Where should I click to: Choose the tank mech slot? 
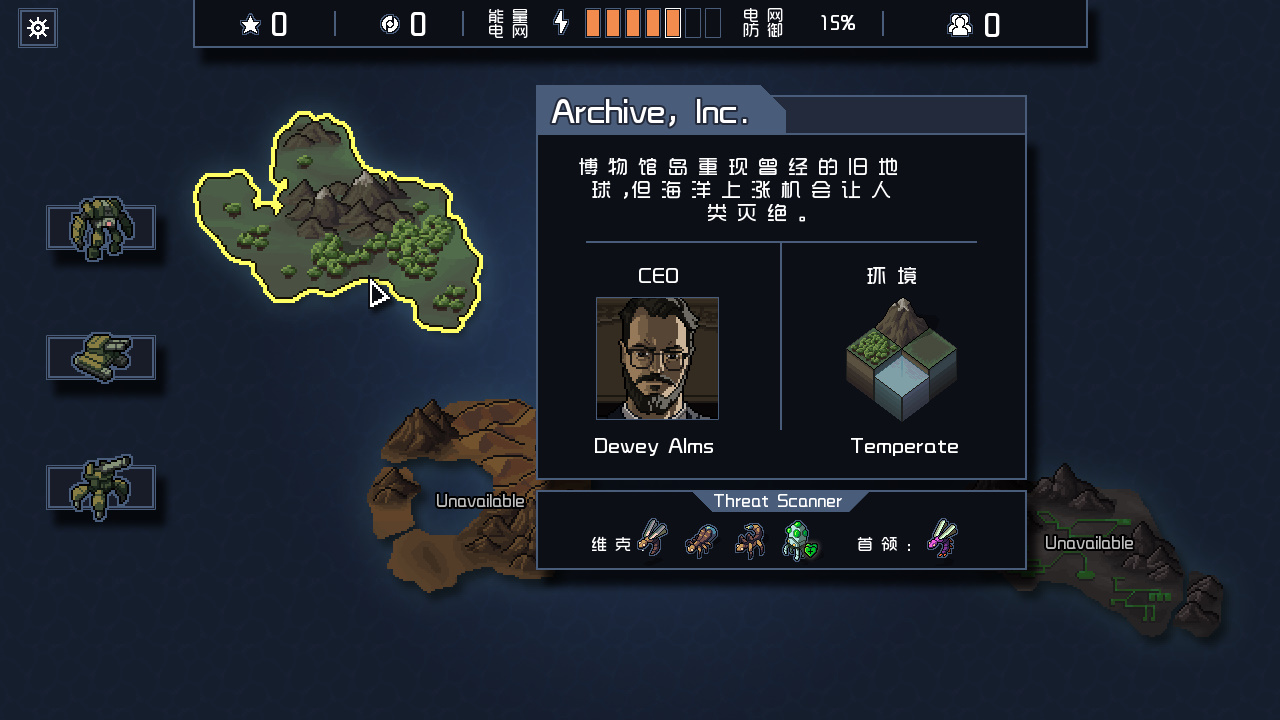point(101,357)
